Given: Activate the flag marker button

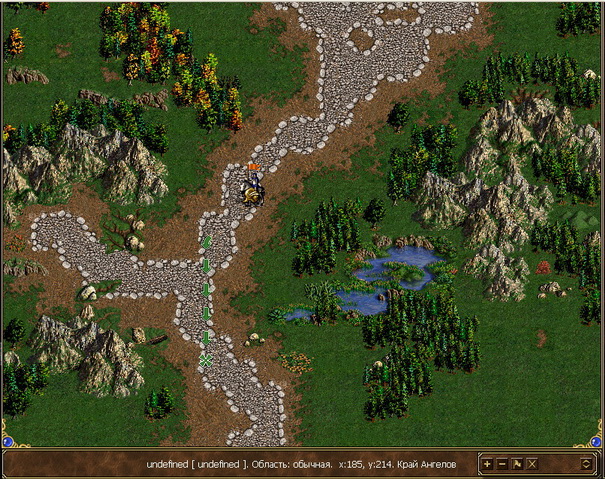Looking at the screenshot, I should (x=517, y=464).
